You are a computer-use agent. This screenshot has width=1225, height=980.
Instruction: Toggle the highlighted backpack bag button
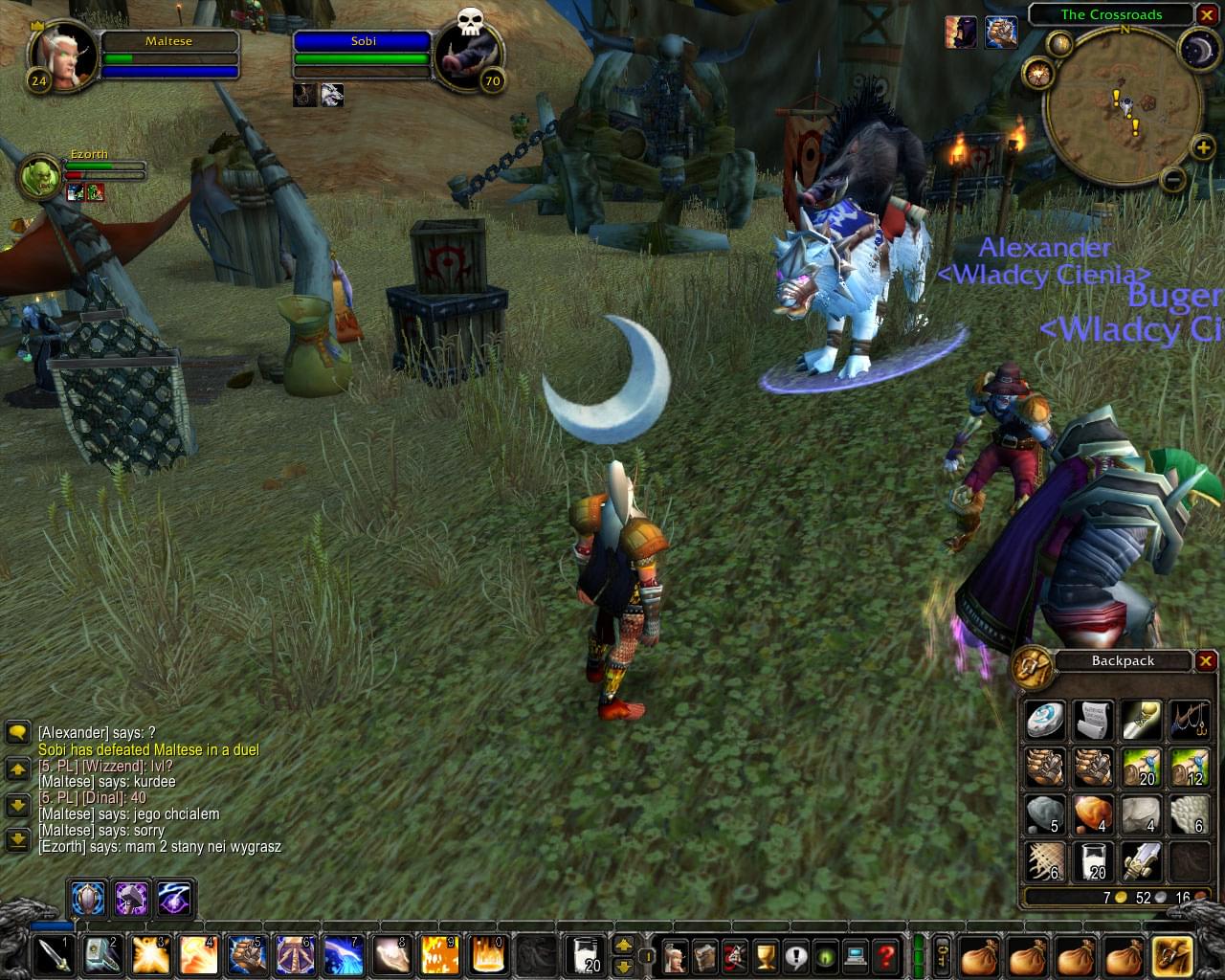(x=1171, y=955)
